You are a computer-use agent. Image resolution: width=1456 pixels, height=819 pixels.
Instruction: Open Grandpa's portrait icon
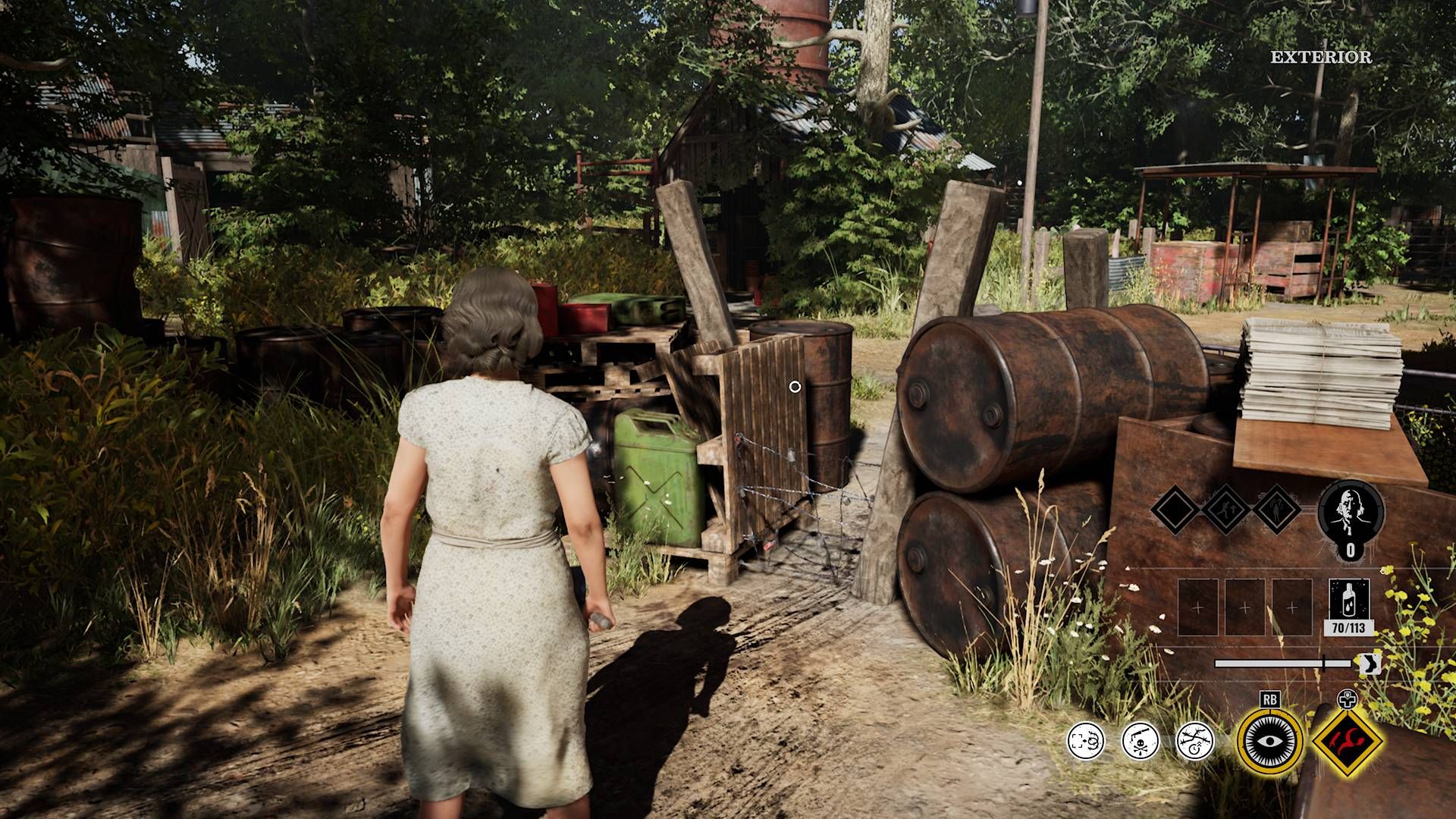pos(1350,512)
